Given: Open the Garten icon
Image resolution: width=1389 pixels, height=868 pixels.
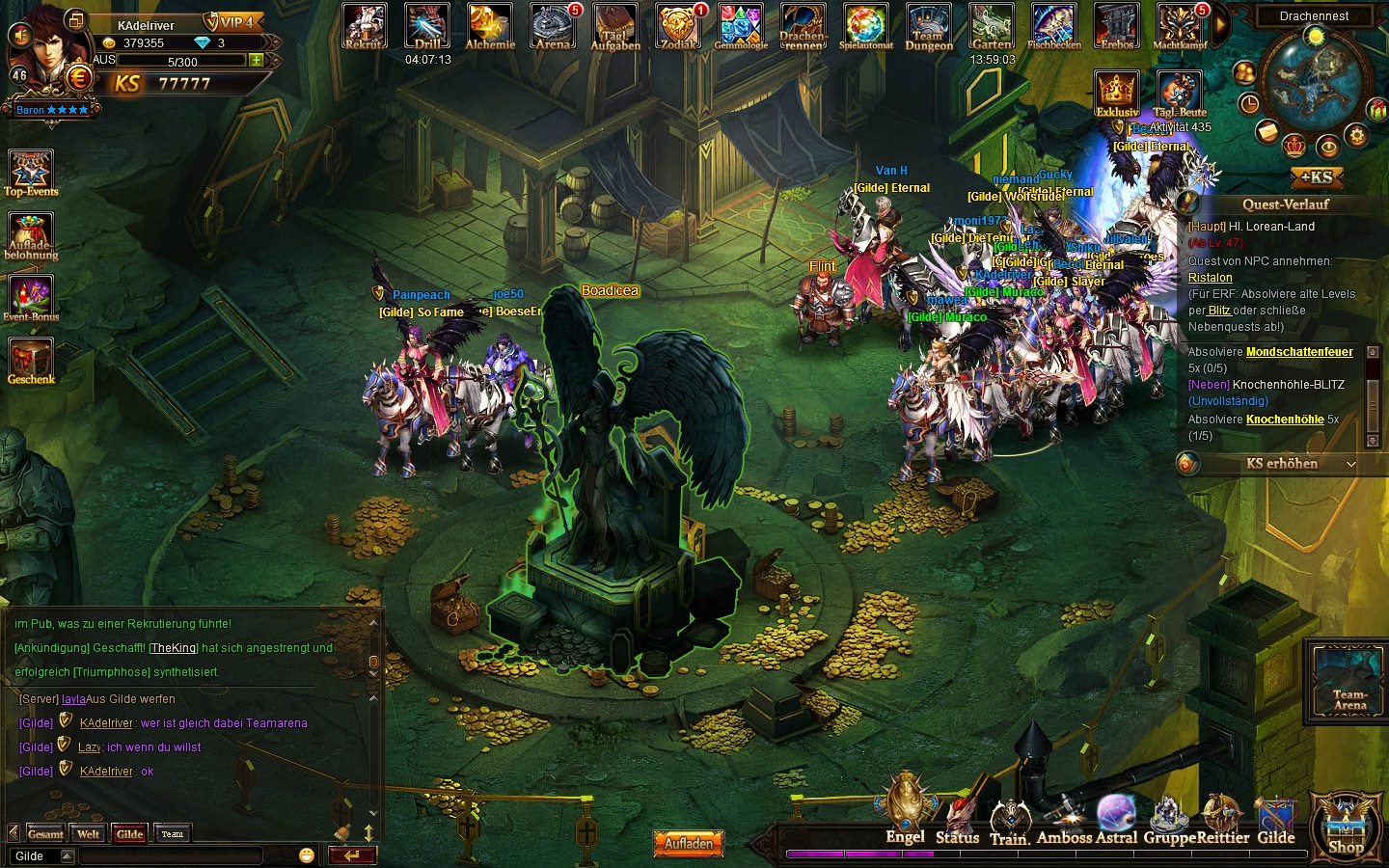Looking at the screenshot, I should click(992, 26).
